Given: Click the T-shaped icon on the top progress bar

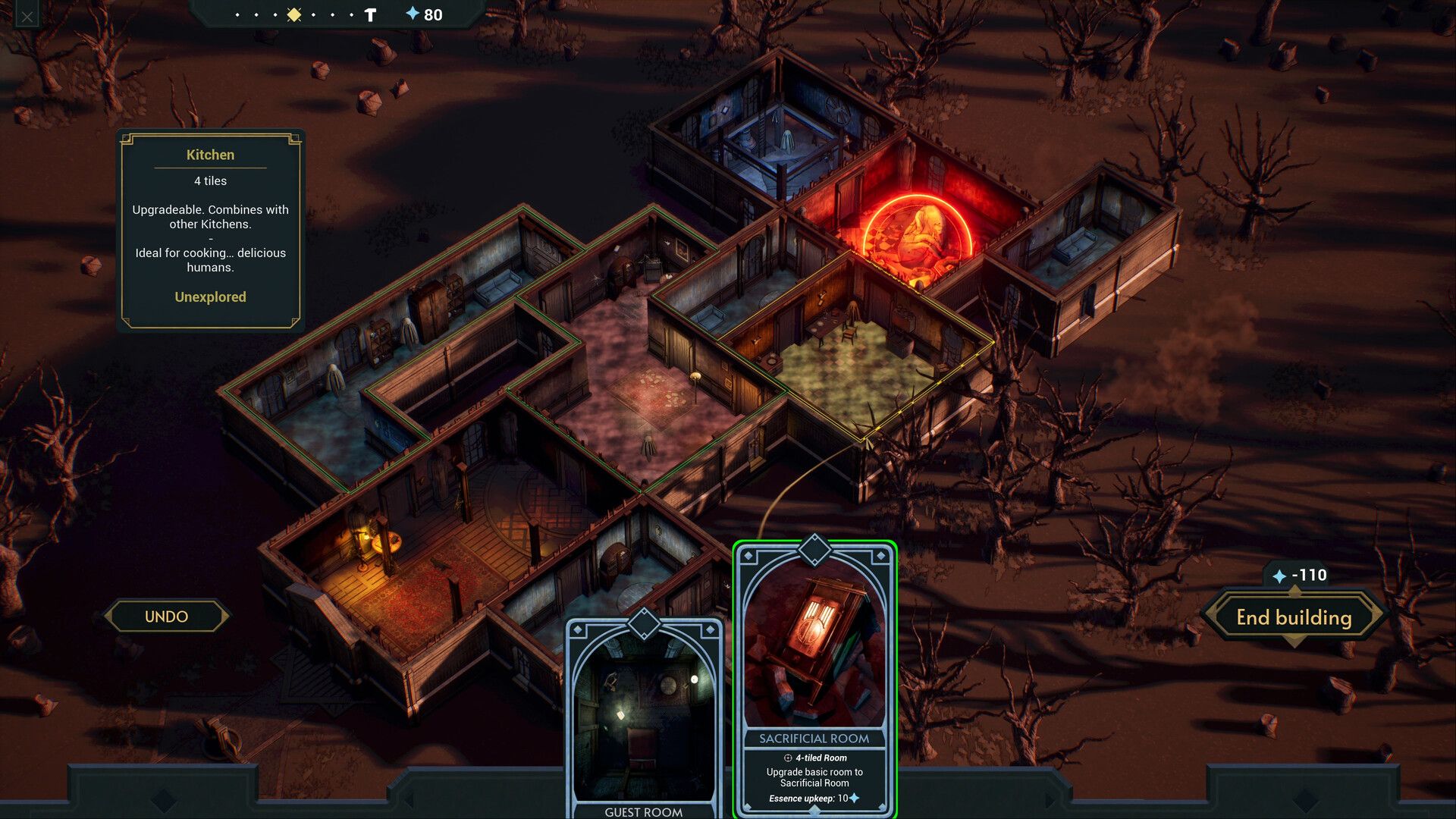Looking at the screenshot, I should point(370,14).
